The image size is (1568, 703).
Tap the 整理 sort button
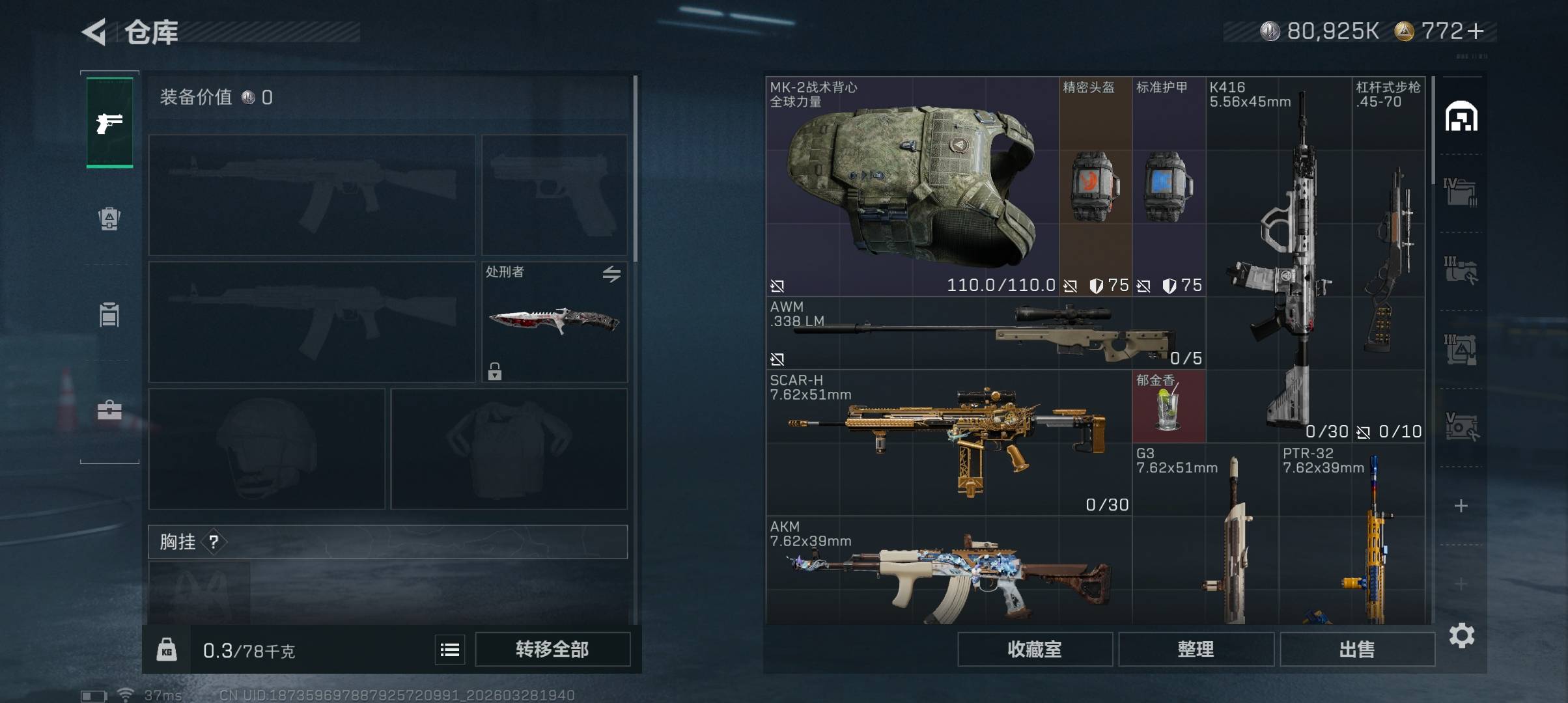tap(1196, 649)
